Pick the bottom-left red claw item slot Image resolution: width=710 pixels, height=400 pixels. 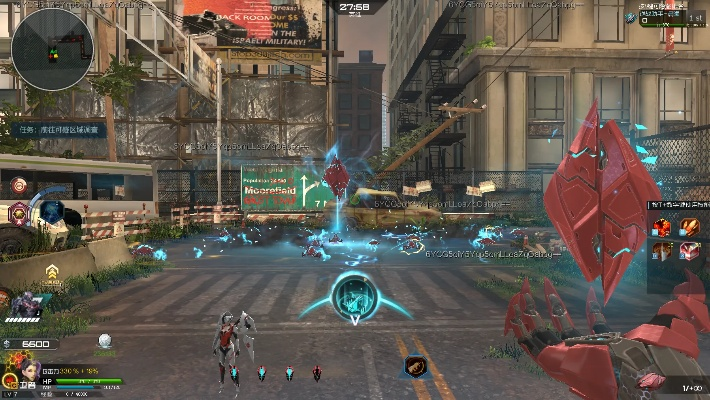pos(663,251)
